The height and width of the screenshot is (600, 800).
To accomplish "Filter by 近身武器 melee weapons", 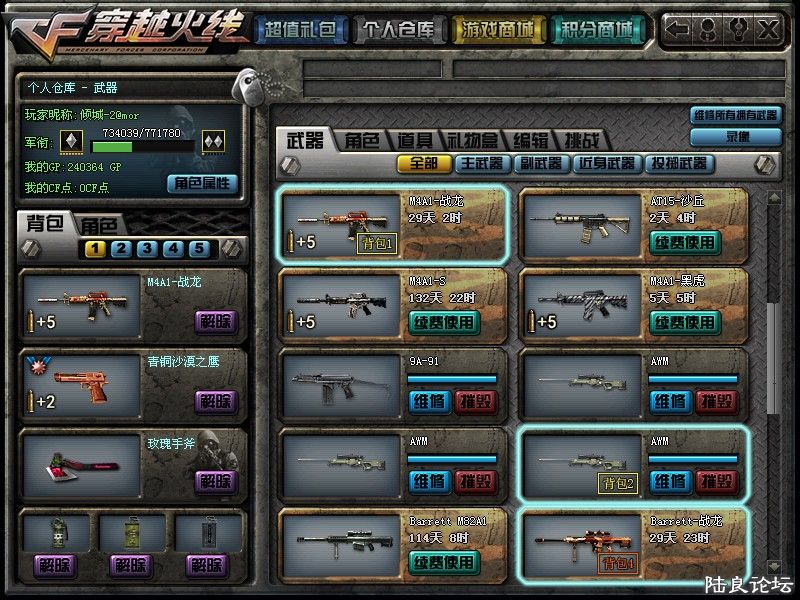I will tap(606, 163).
